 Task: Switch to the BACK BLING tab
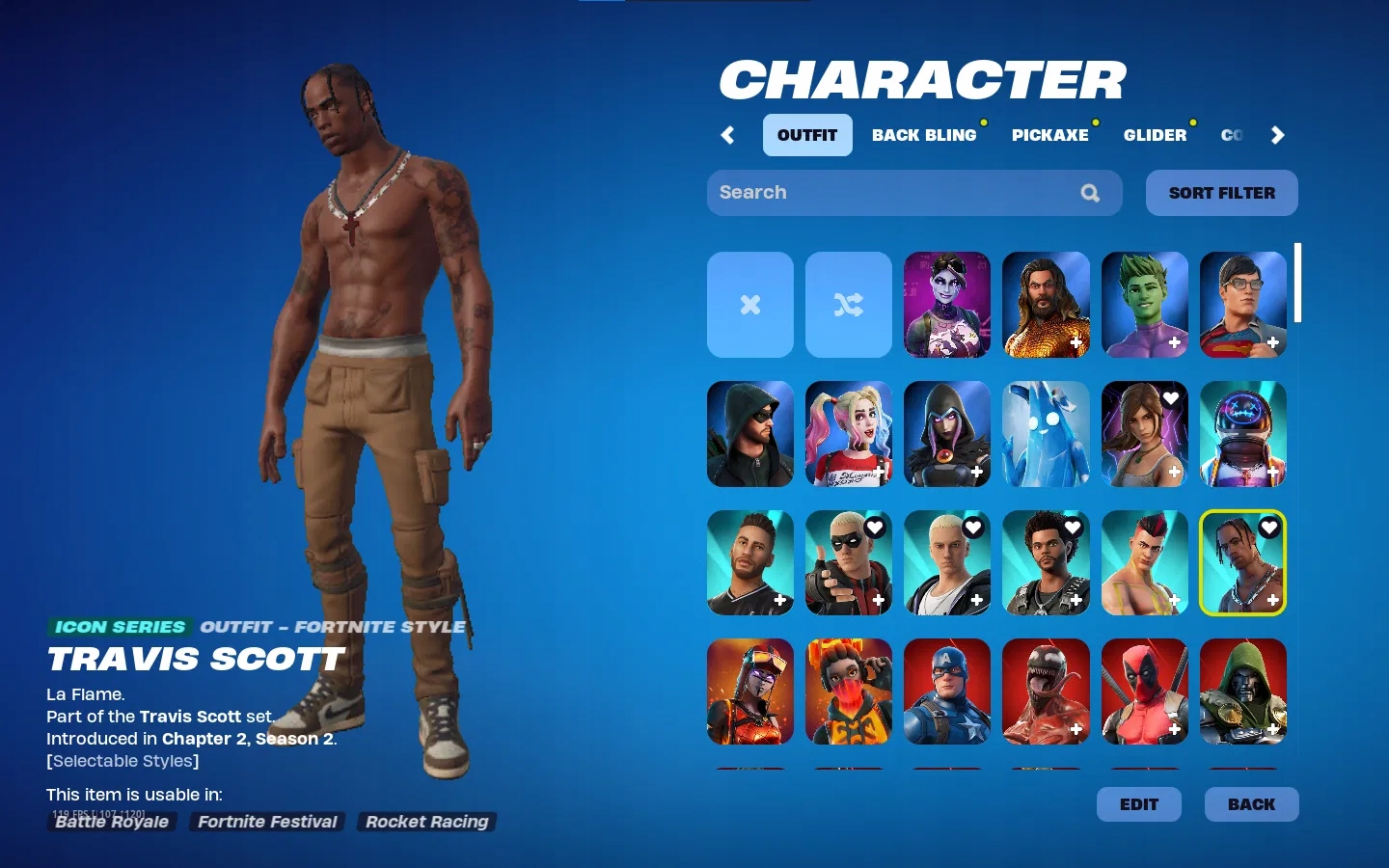925,135
